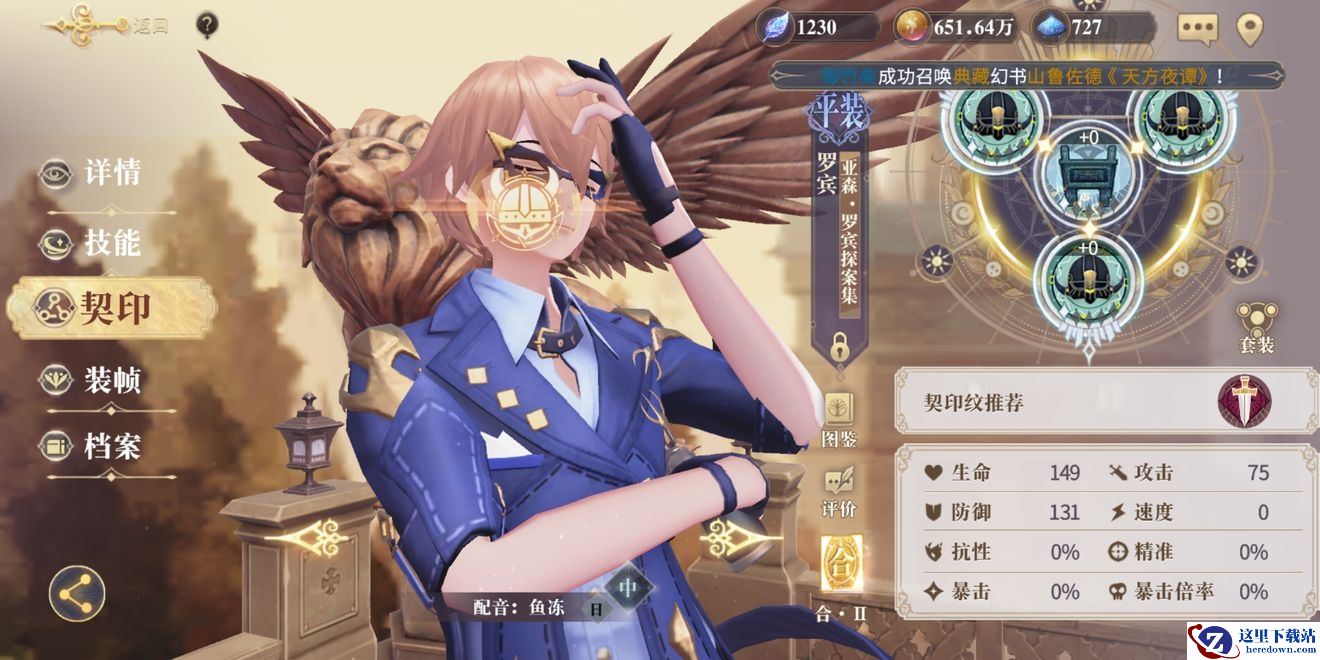
Task: Switch to the 详情 details tab
Action: point(94,174)
